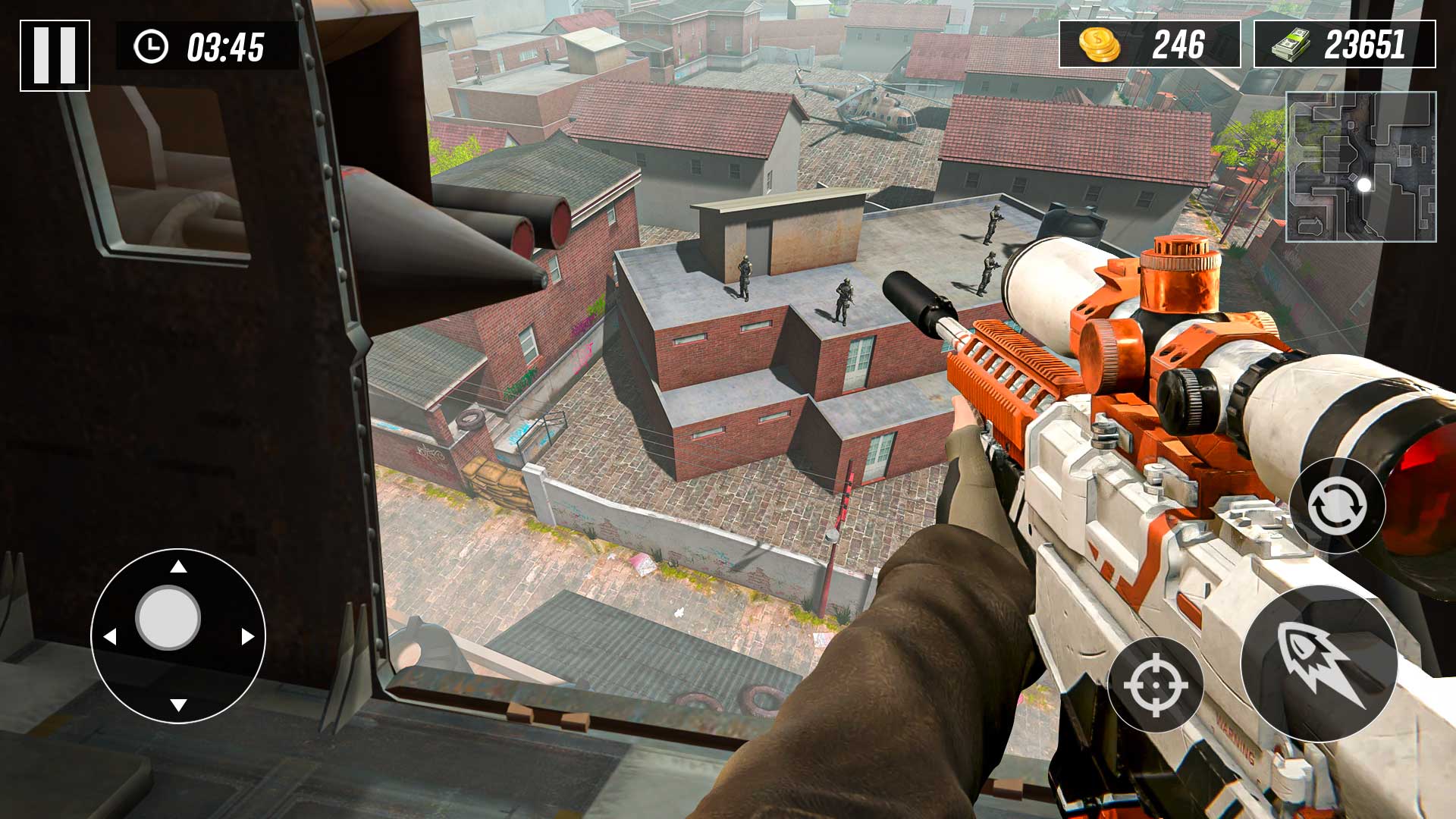The image size is (1456, 819).
Task: Tap the gold coin icon
Action: tap(1099, 45)
